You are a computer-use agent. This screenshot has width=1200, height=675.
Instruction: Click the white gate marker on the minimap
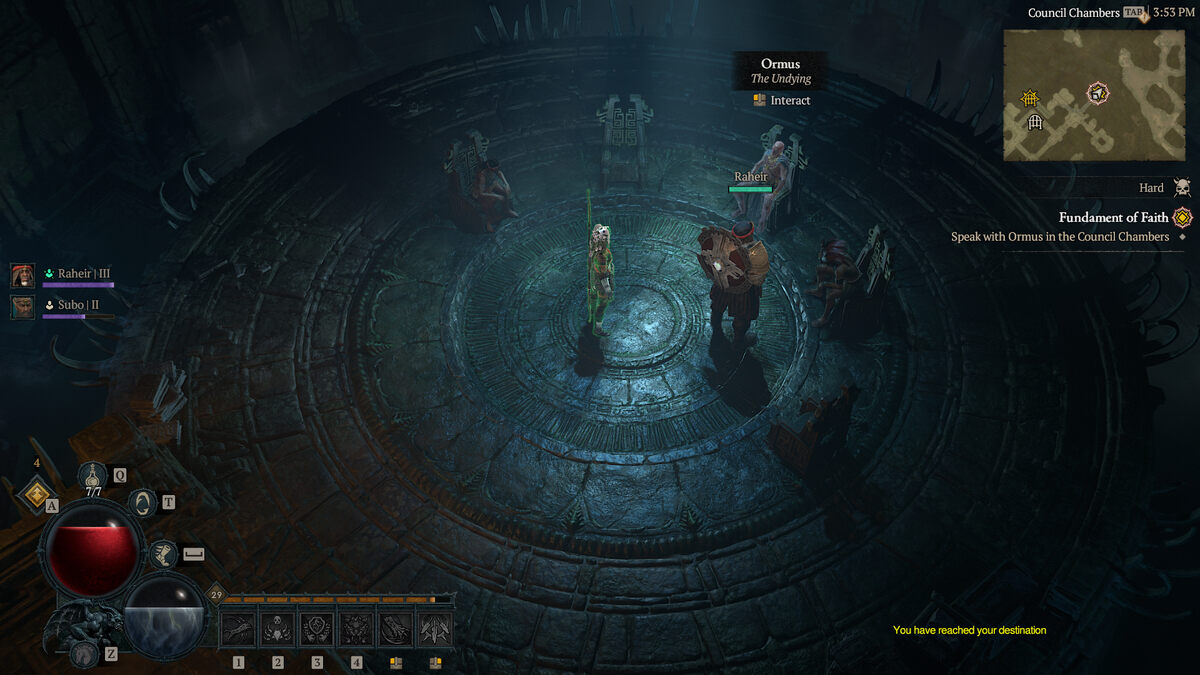[1035, 122]
